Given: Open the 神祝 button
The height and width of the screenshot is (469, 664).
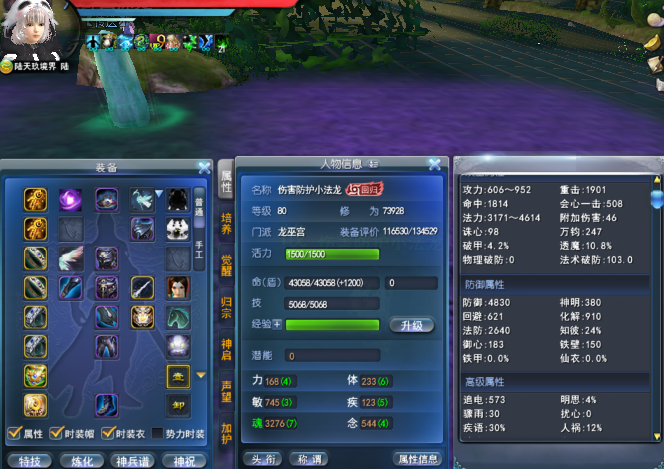Looking at the screenshot, I should [184, 461].
